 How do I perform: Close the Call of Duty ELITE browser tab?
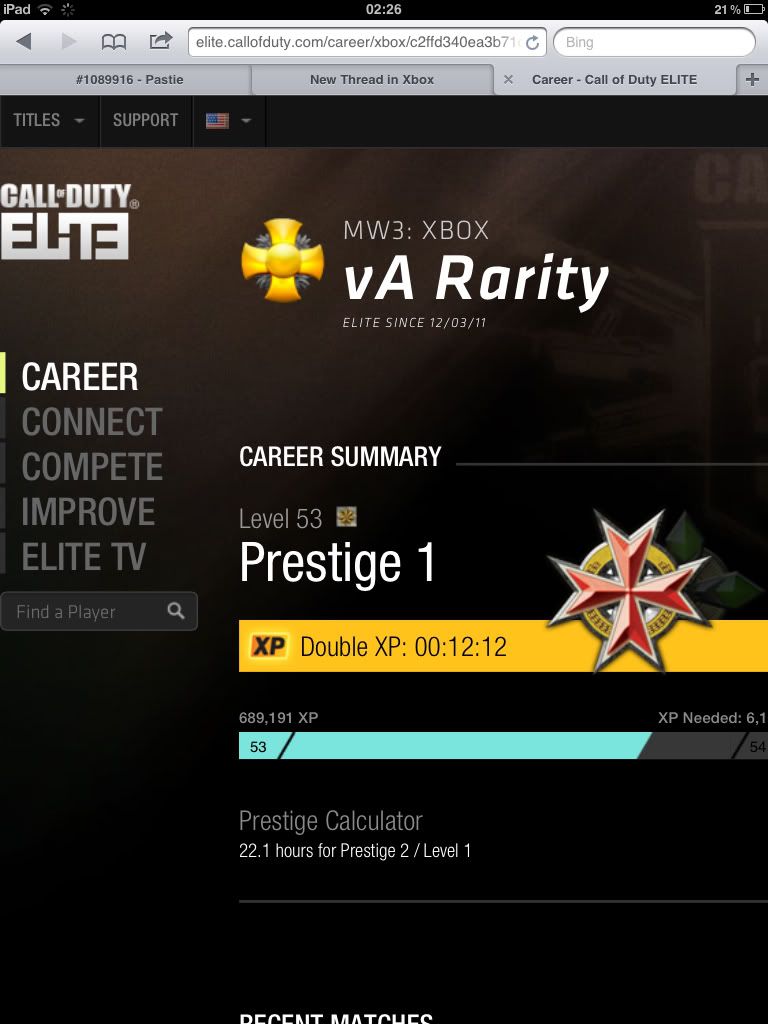point(508,80)
